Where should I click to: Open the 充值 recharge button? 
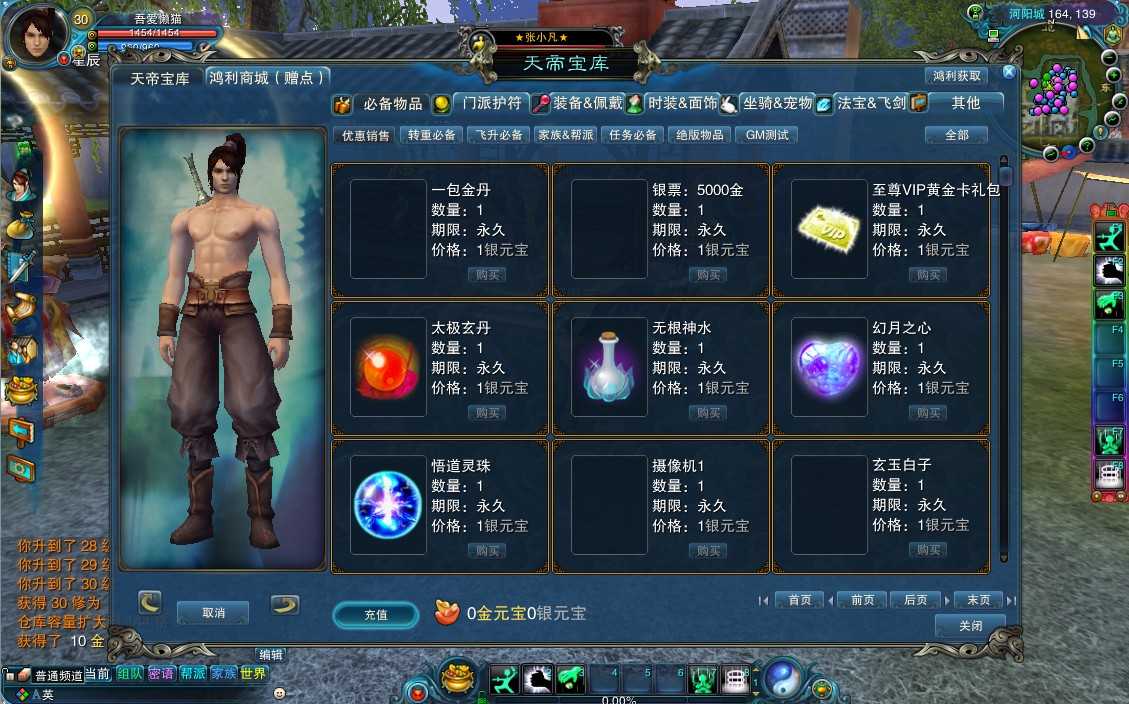376,615
